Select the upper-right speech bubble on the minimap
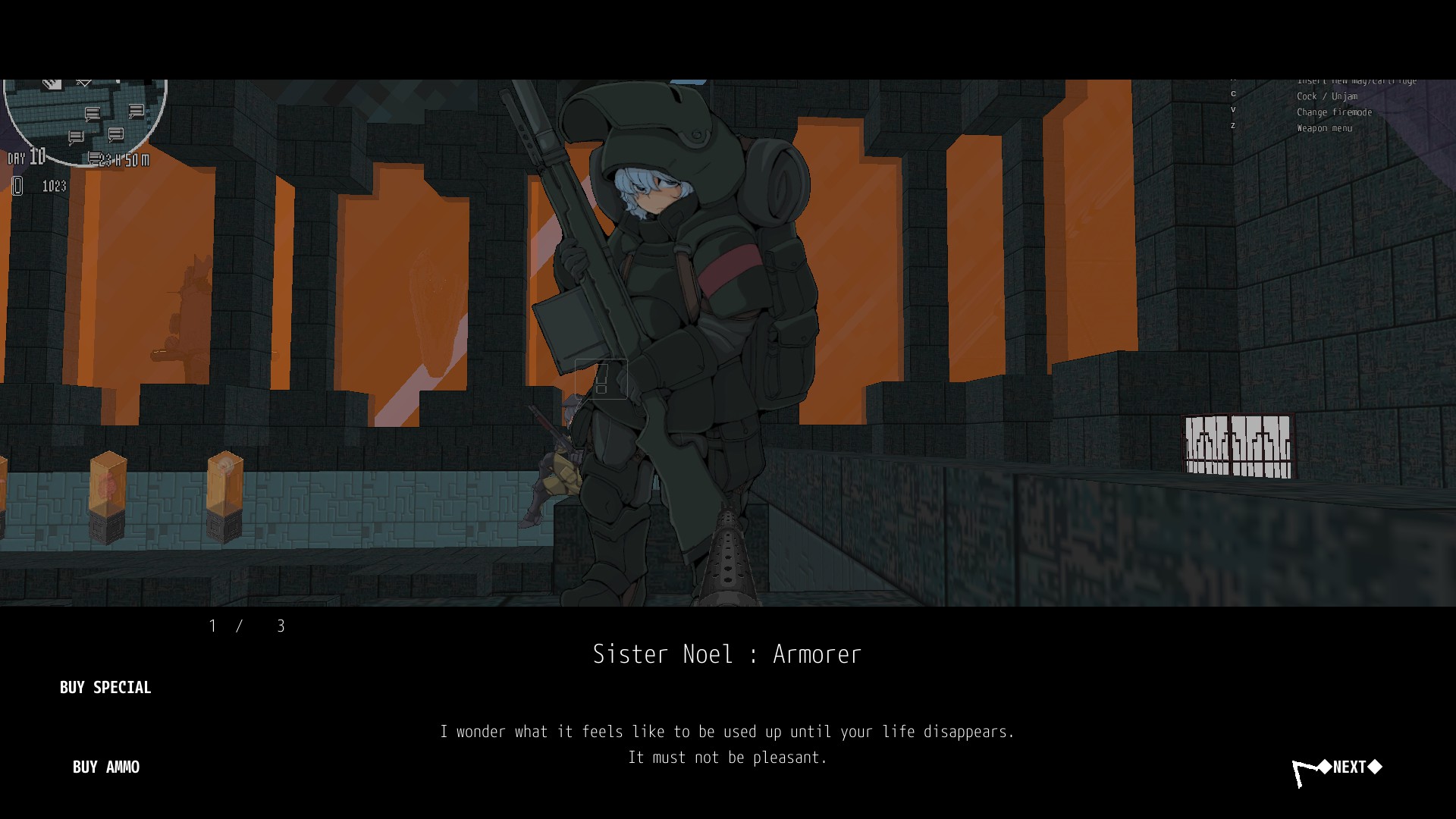1456x819 pixels. 136,111
